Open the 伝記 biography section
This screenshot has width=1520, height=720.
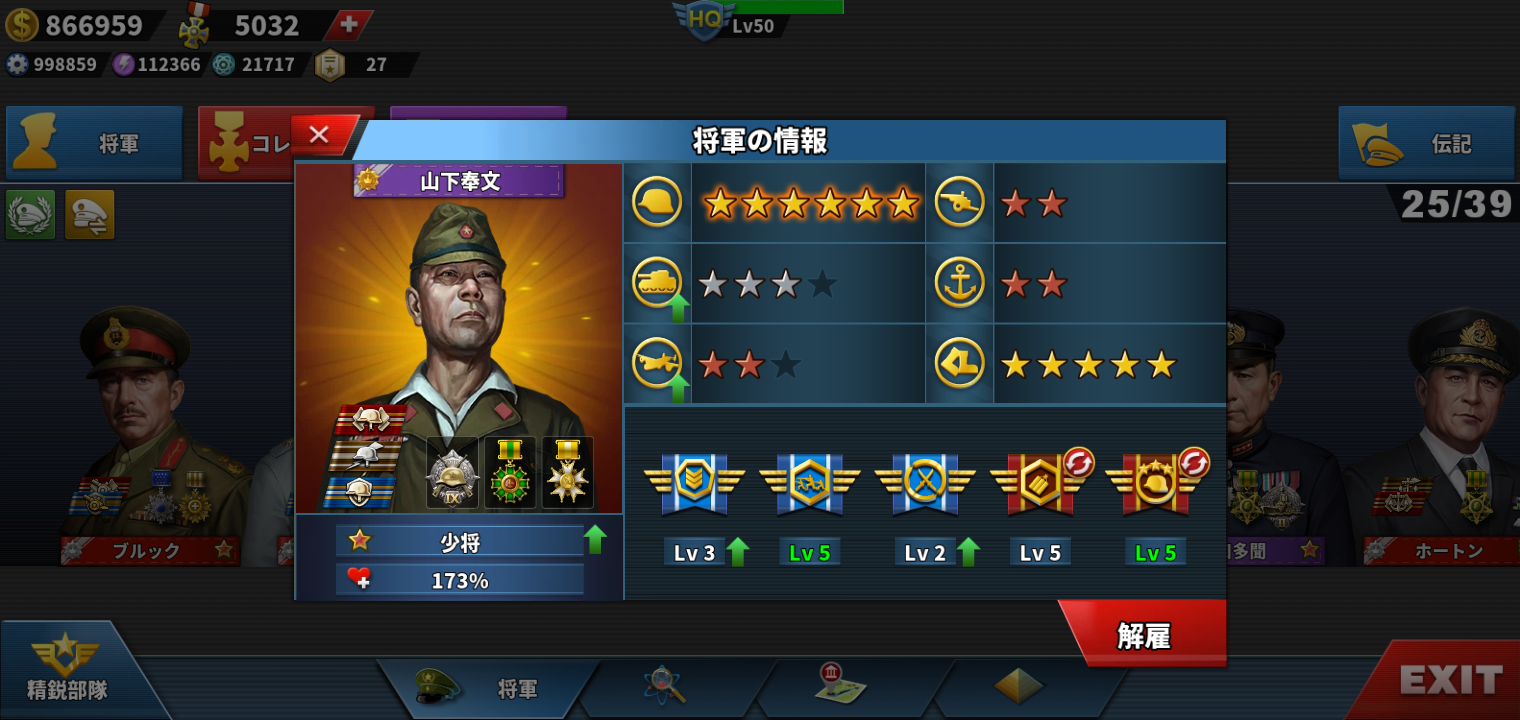(x=1426, y=144)
